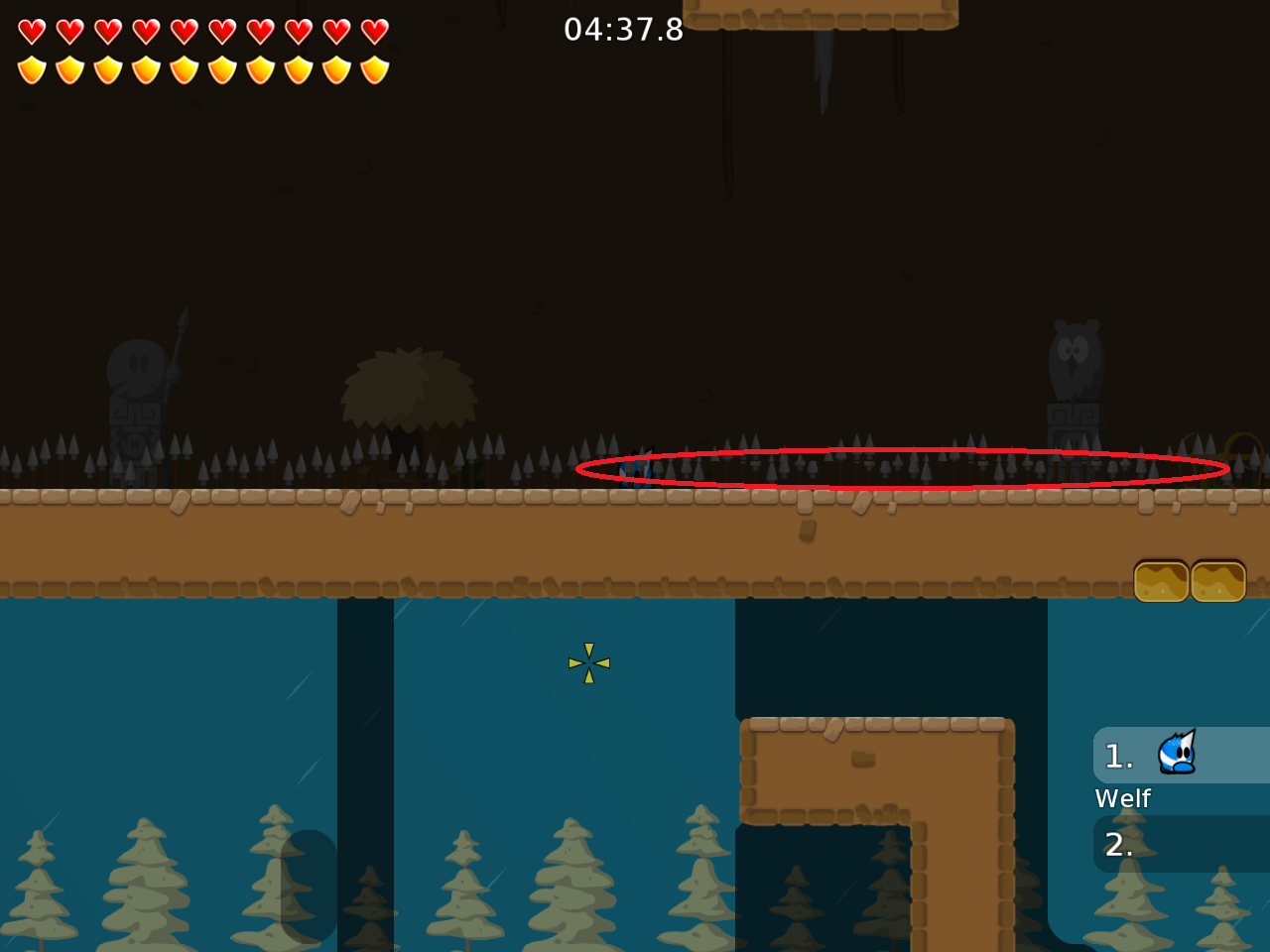Click the player name Welf
Screen dimensions: 1270x952
click(x=1122, y=798)
